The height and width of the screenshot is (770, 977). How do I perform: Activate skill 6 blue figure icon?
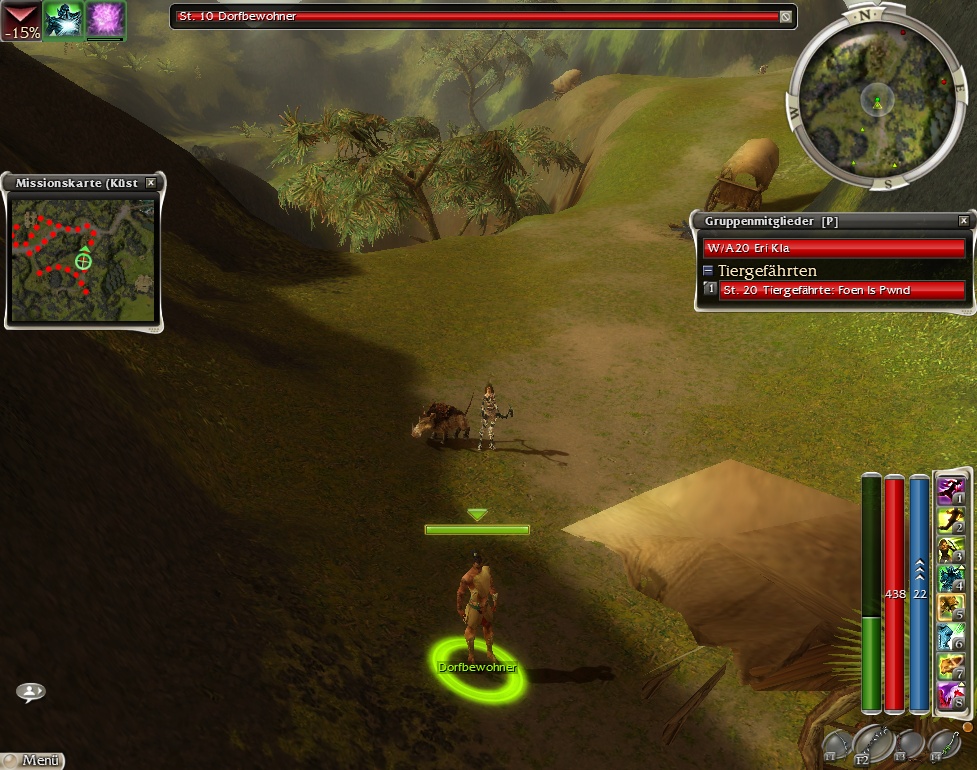tap(952, 636)
